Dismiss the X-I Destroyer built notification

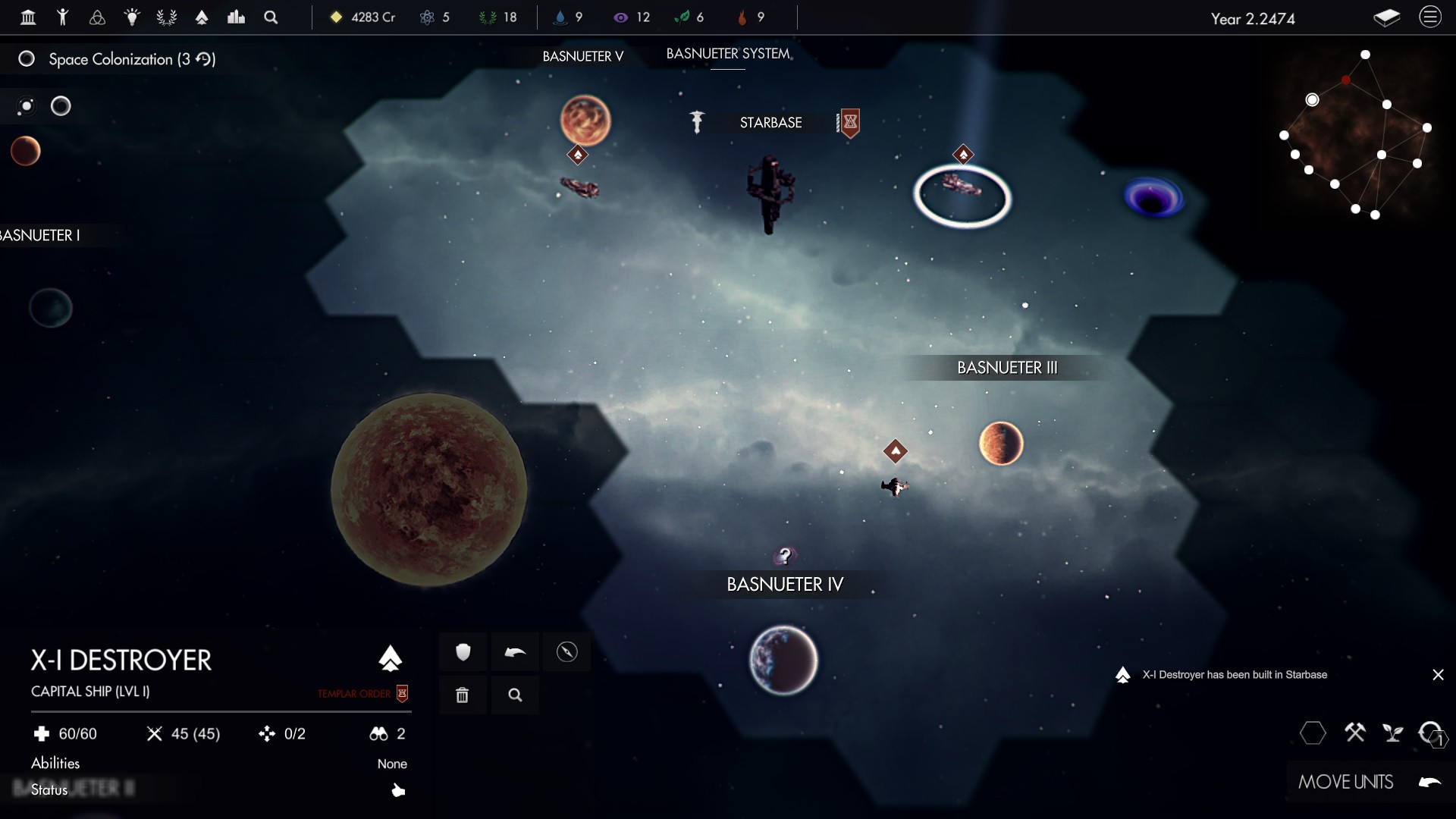1439,674
